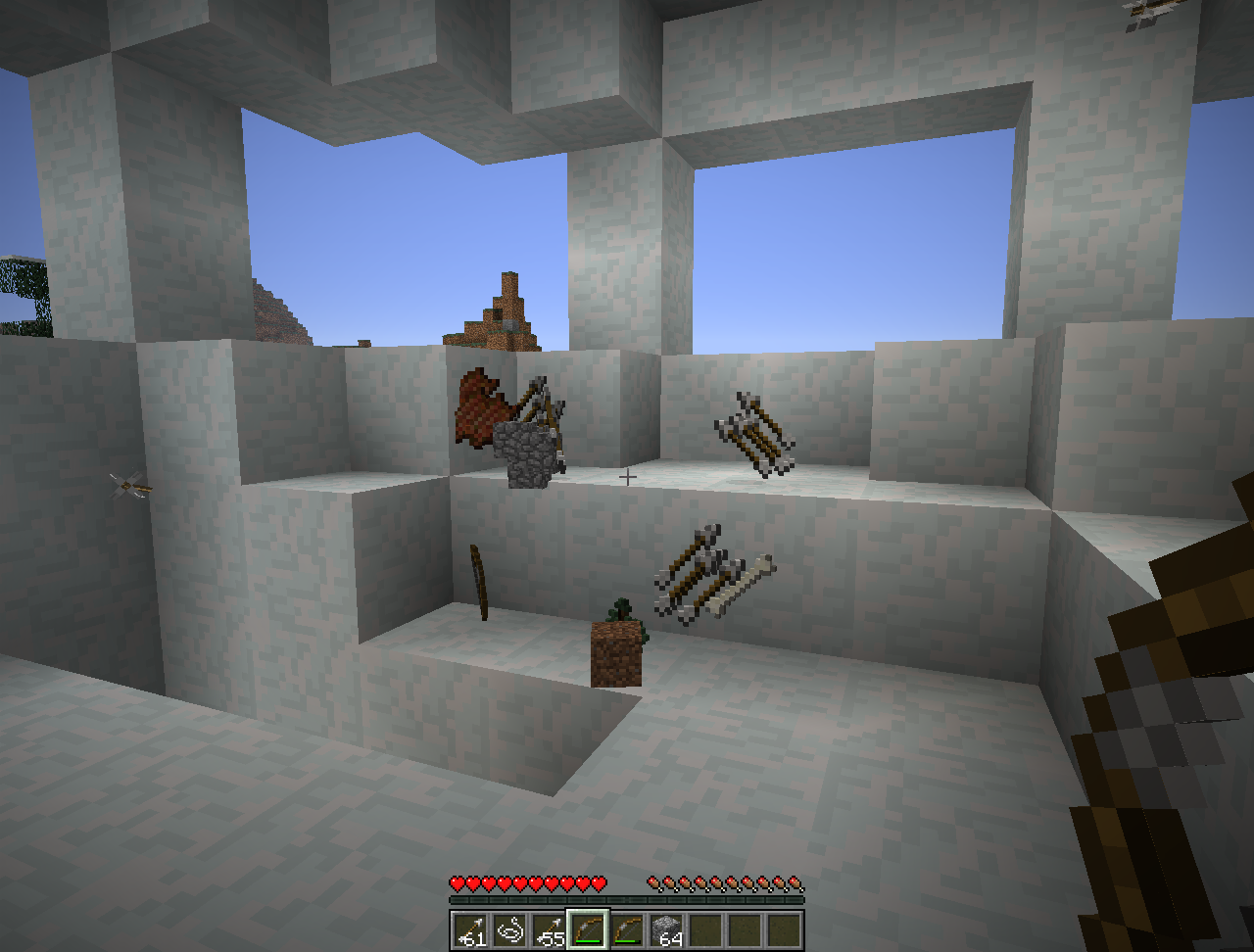
Task: Select the stack of 64 stone blocks
Action: click(666, 929)
